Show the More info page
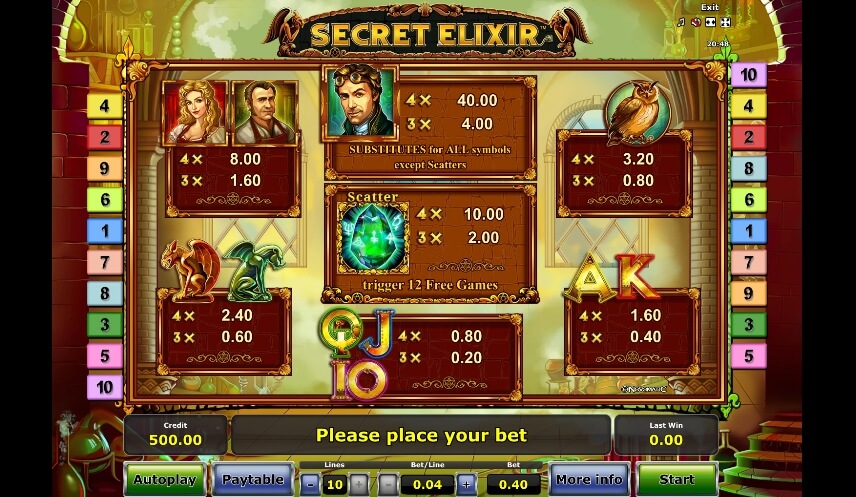The height and width of the screenshot is (497, 856). click(x=589, y=479)
